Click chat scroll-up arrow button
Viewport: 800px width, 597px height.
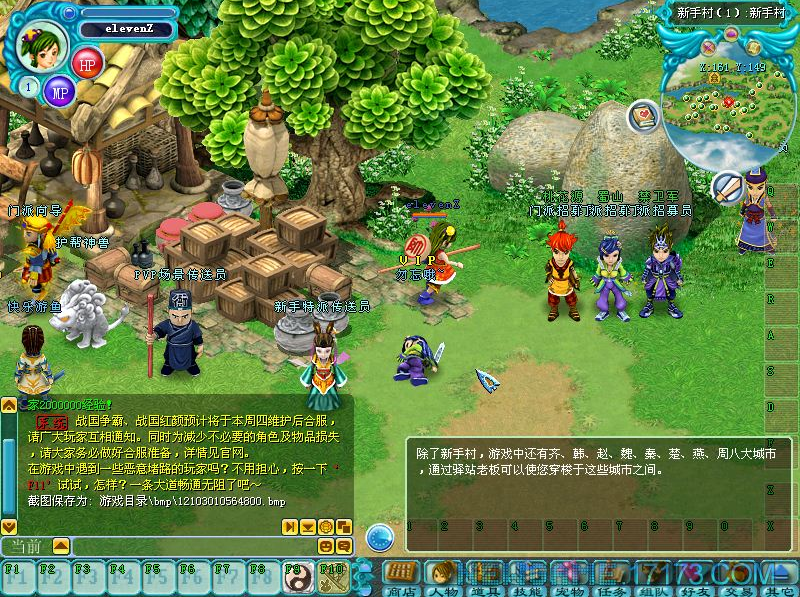(x=9, y=405)
